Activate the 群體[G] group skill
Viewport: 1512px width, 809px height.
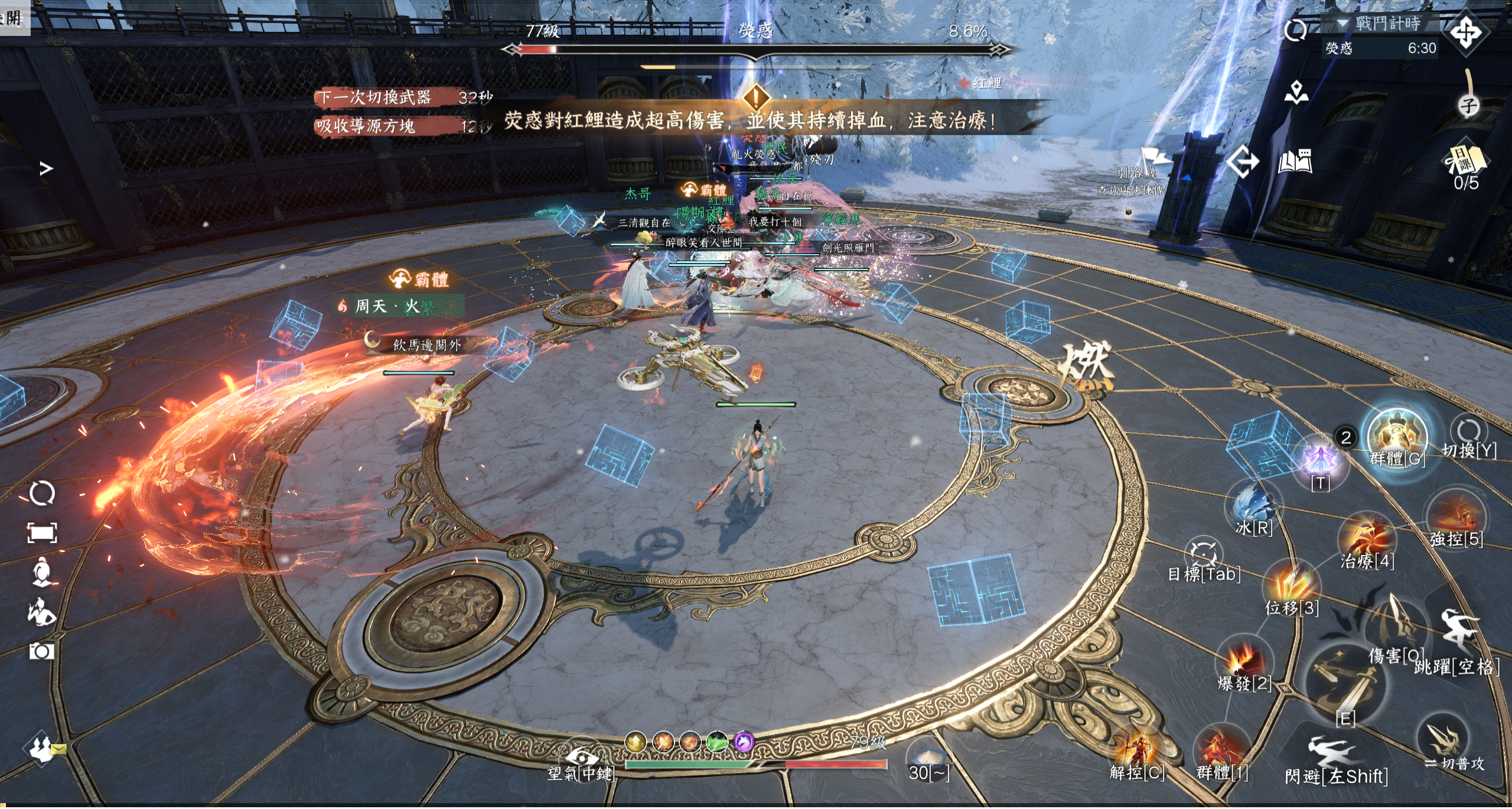coord(1397,436)
